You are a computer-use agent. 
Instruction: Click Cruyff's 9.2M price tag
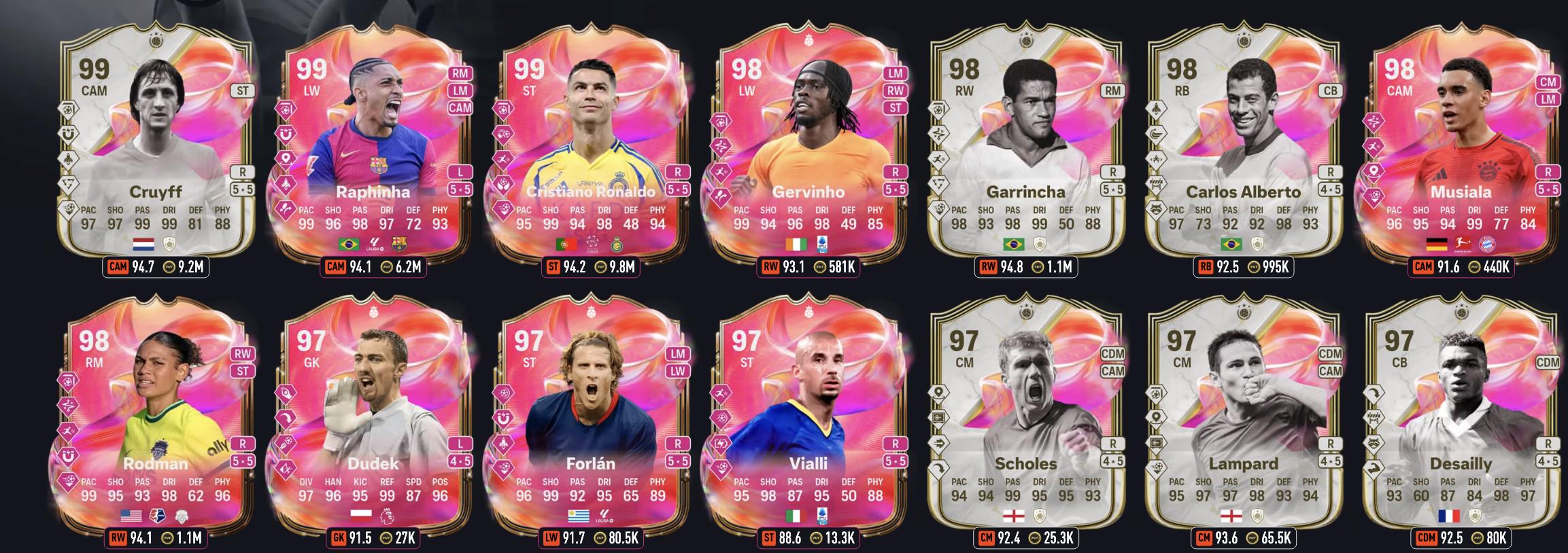point(183,267)
